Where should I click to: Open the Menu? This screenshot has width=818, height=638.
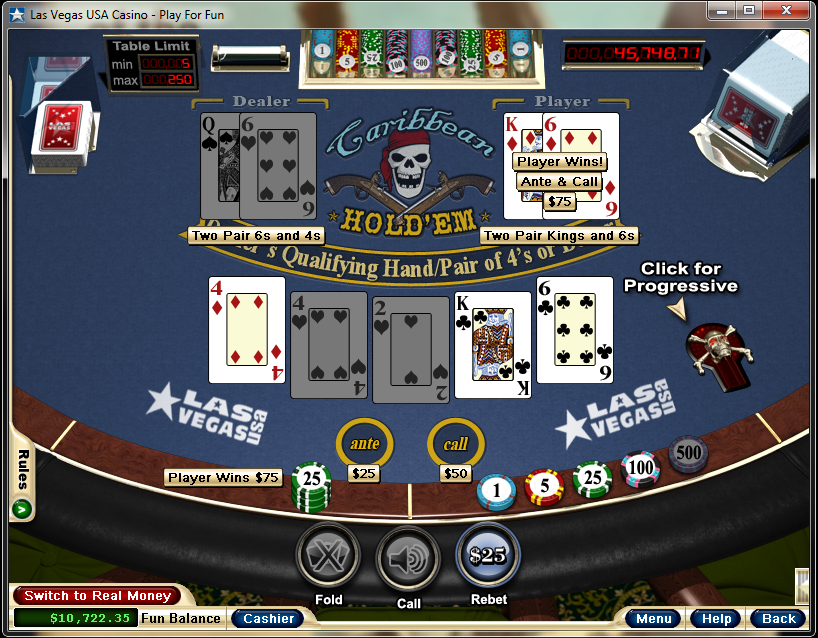pyautogui.click(x=654, y=618)
